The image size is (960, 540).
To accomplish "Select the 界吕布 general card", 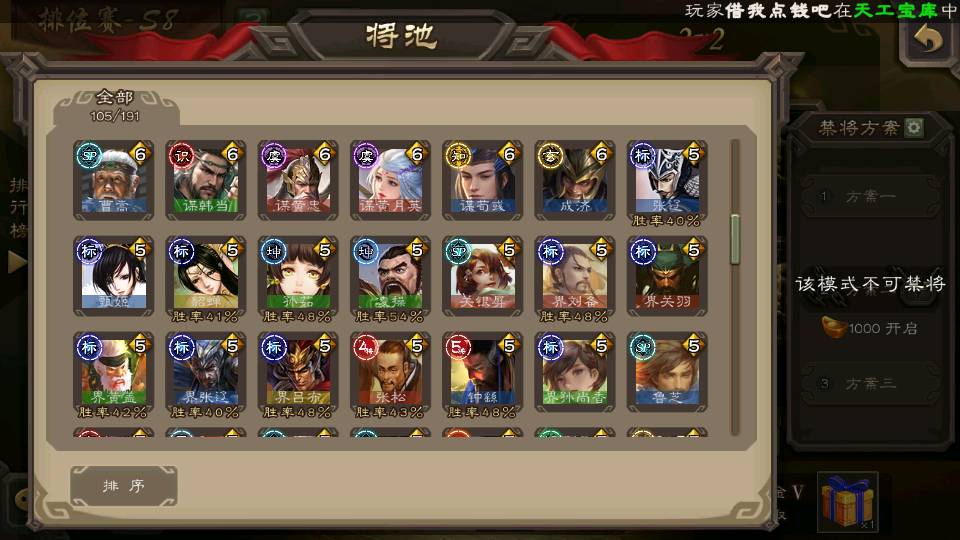I will 298,372.
